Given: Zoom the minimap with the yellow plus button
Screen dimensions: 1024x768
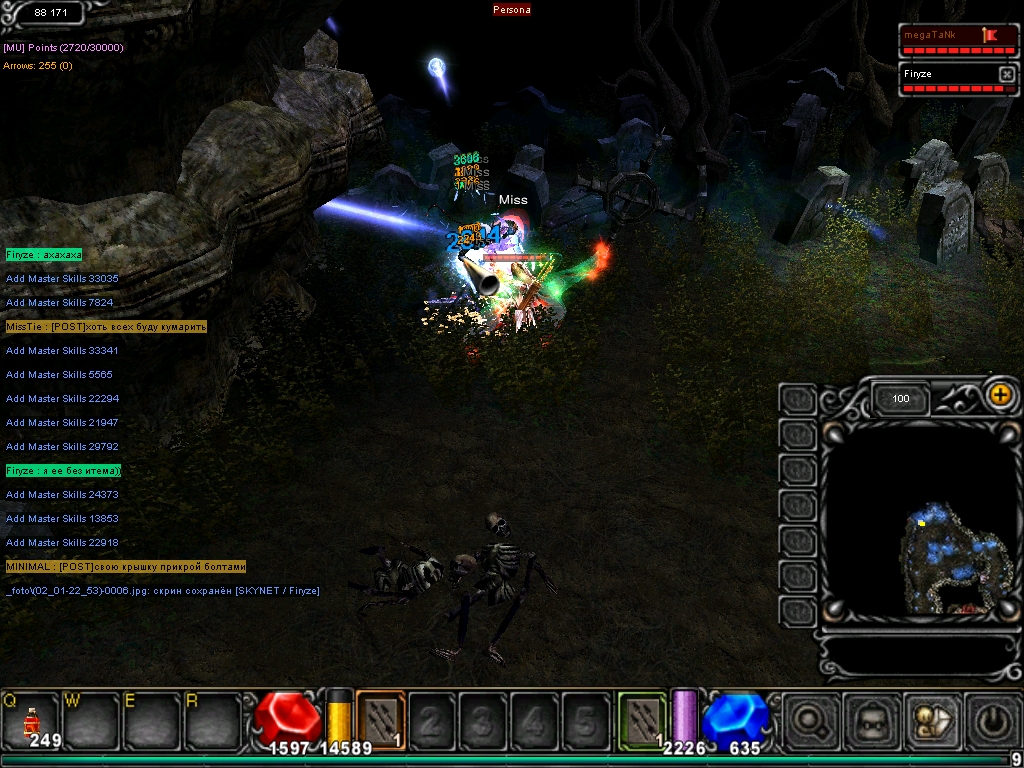Looking at the screenshot, I should (x=999, y=394).
